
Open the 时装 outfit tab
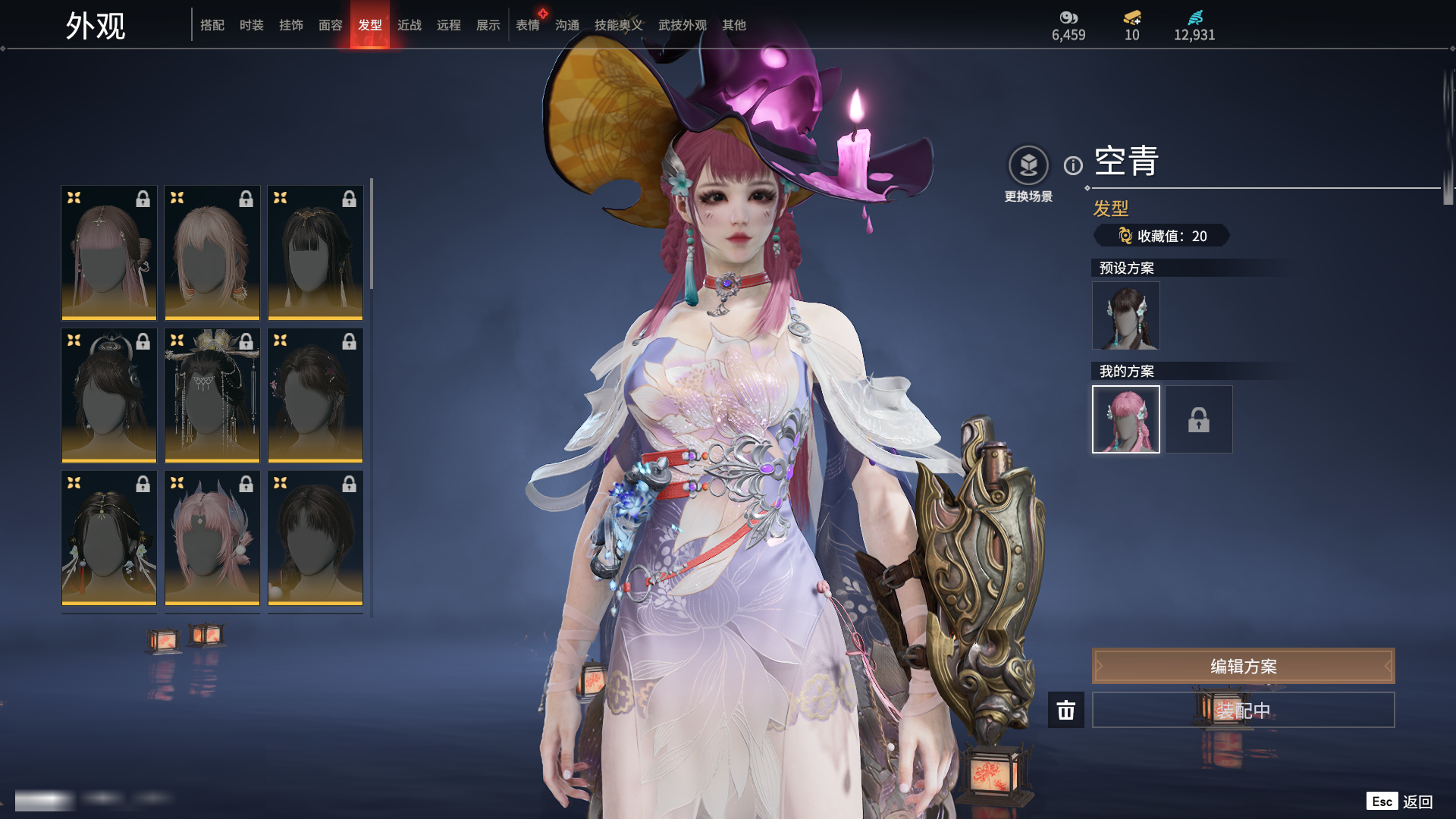pos(252,25)
